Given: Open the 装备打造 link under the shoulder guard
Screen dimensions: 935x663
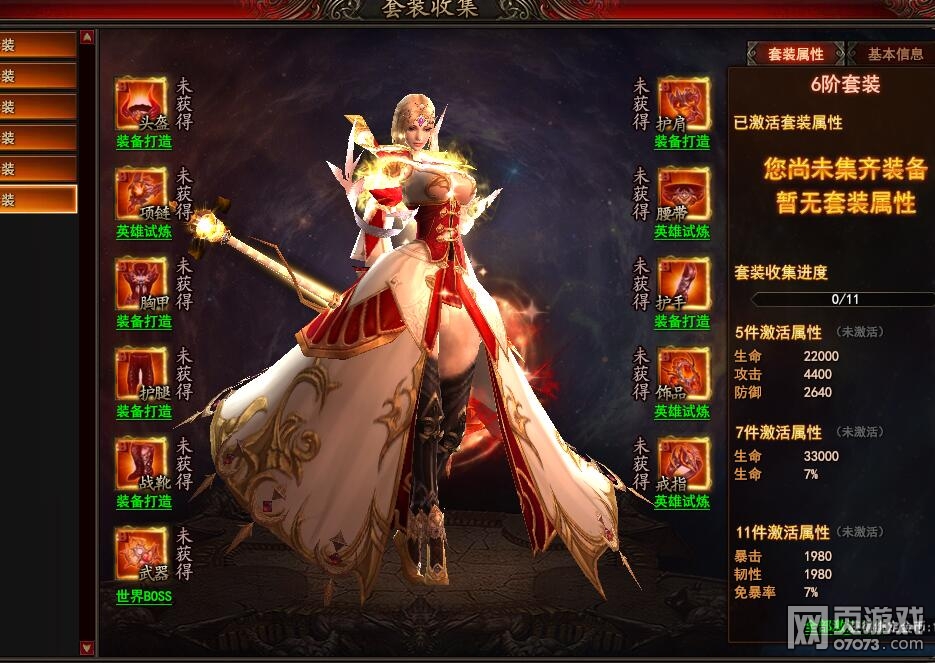Looking at the screenshot, I should [x=682, y=142].
